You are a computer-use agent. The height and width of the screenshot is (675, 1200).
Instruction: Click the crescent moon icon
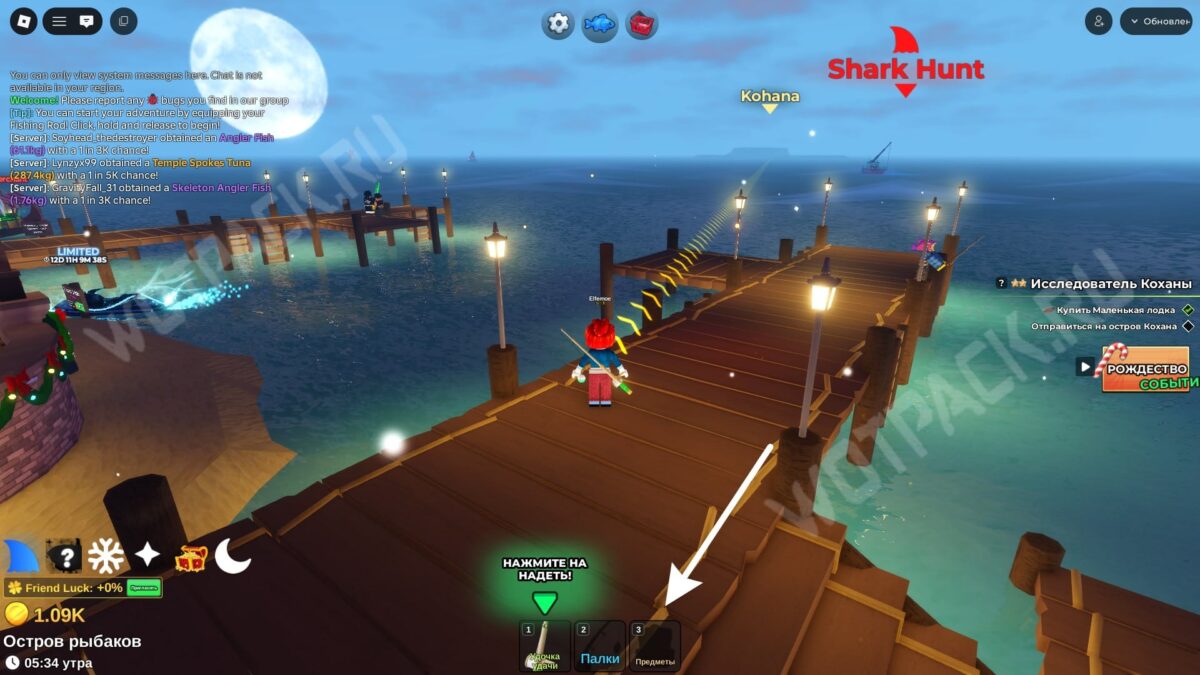pyautogui.click(x=232, y=556)
